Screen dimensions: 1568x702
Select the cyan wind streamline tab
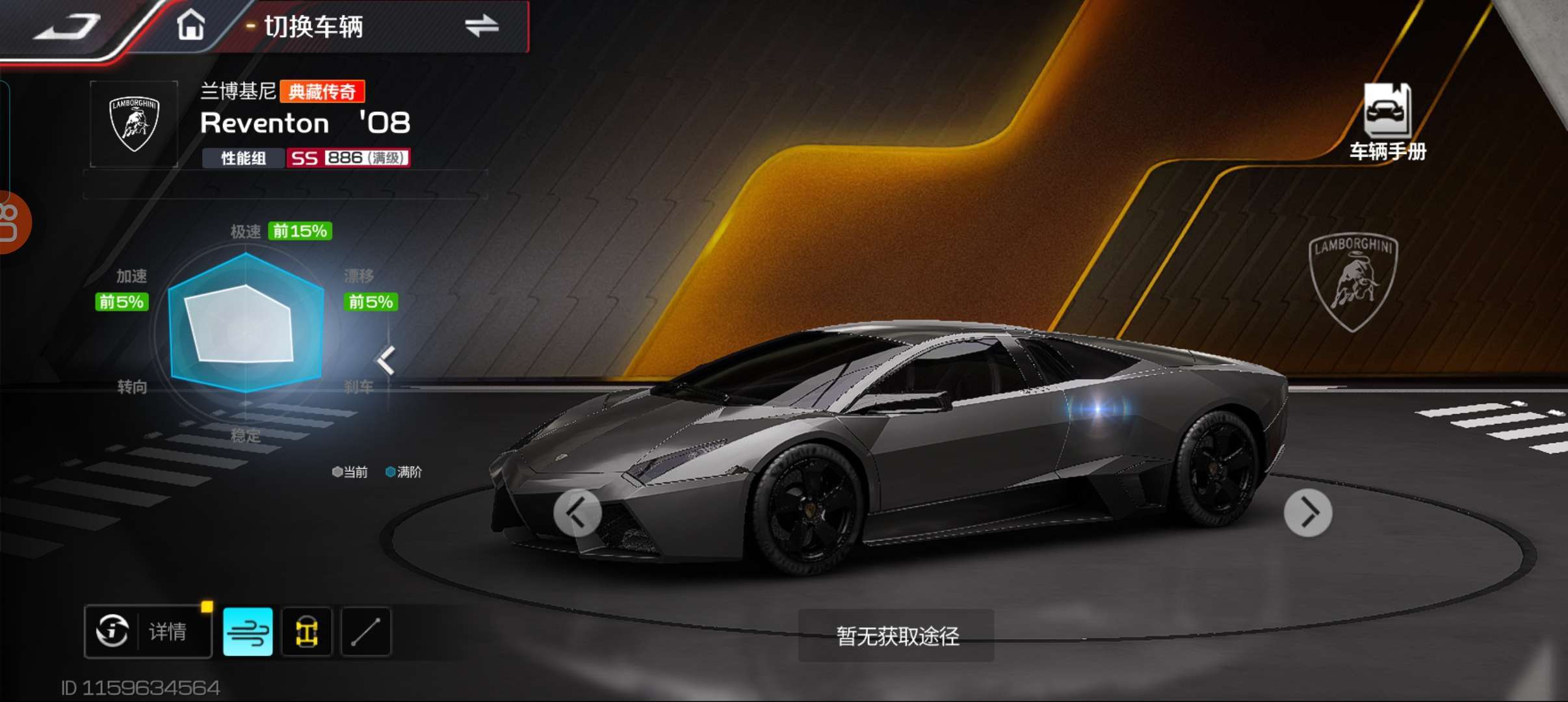pyautogui.click(x=248, y=632)
